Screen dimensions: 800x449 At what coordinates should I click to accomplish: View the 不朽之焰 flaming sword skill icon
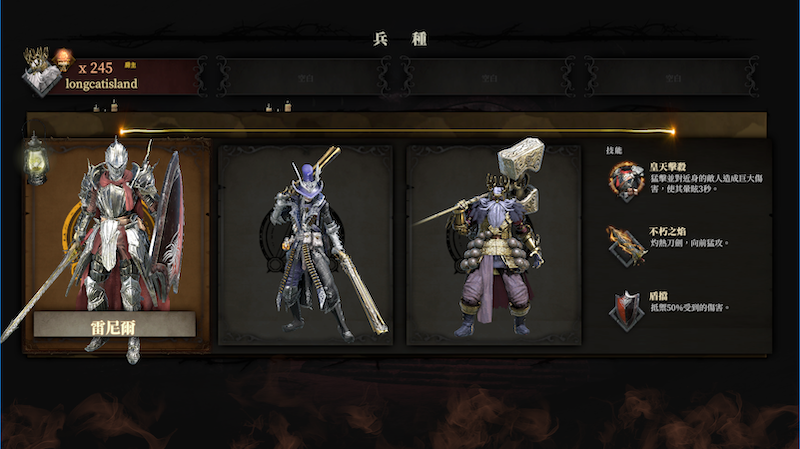(627, 244)
